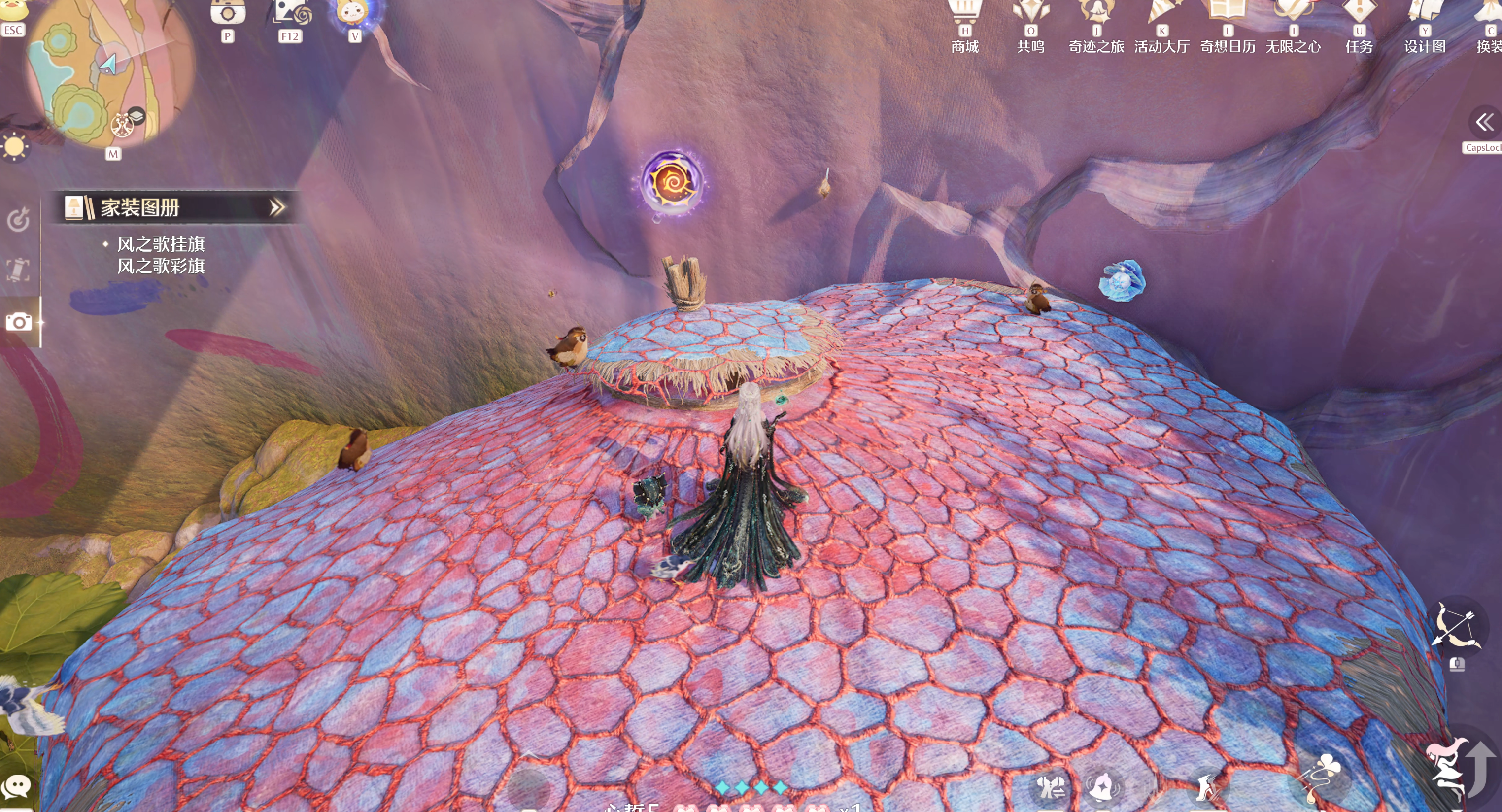Select the scroll tab on left sidebar

(18, 270)
